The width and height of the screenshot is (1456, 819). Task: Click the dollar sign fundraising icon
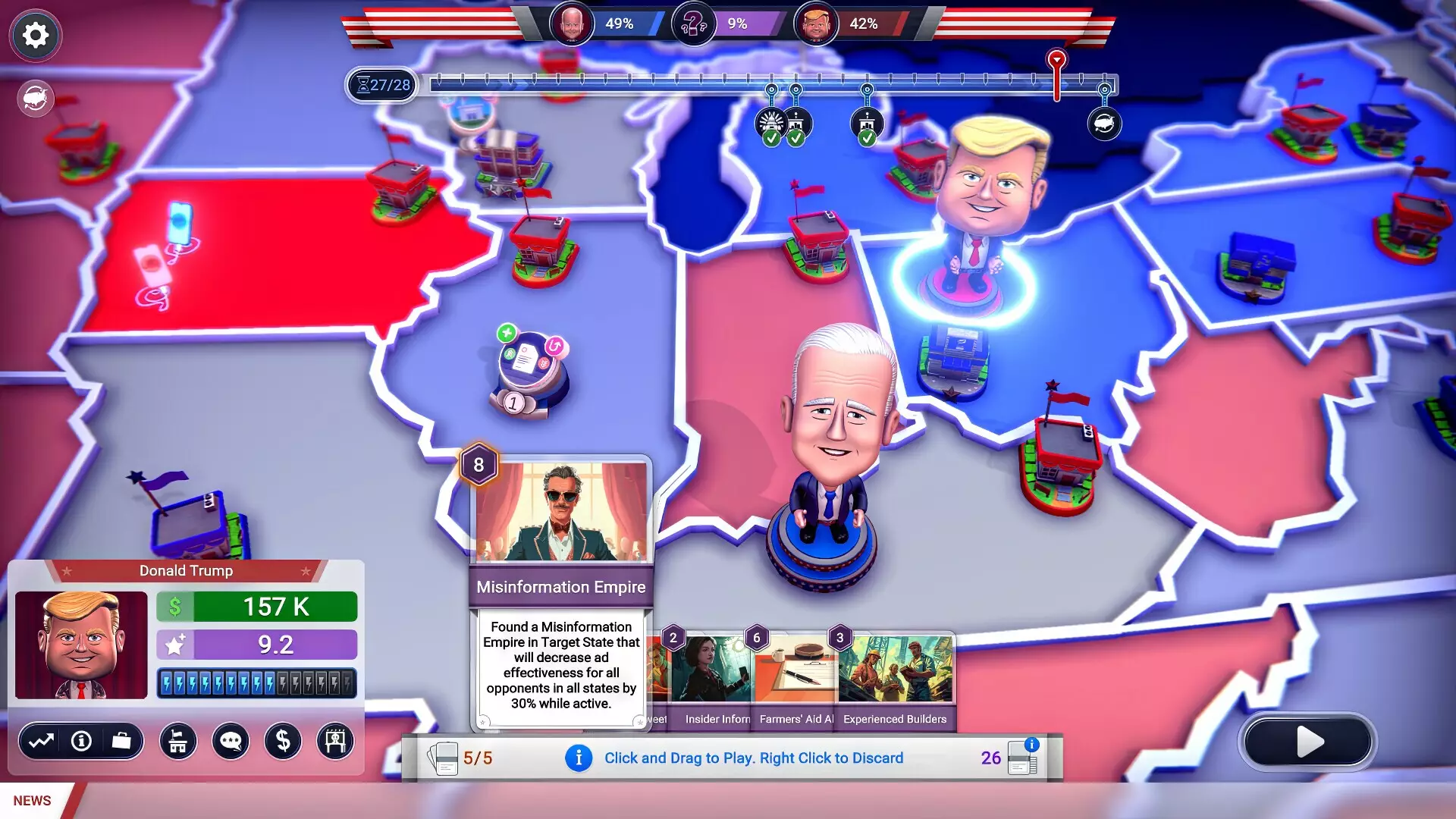pos(283,742)
